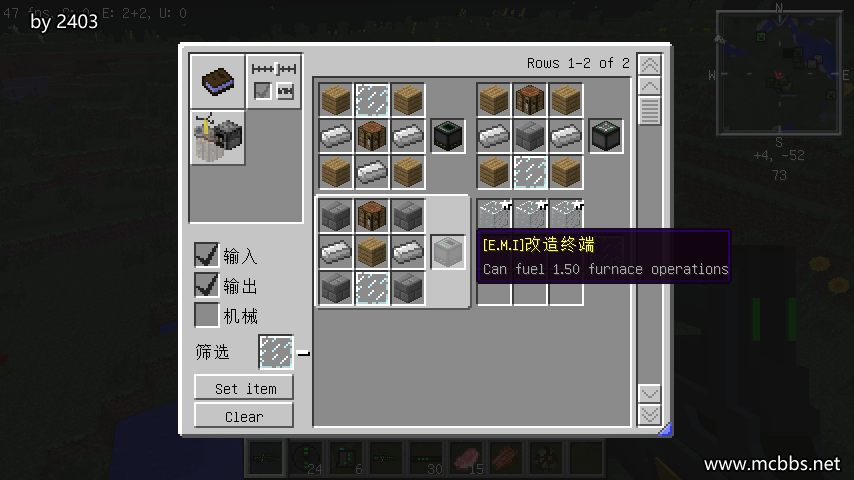Open the book tab
Image resolution: width=854 pixels, height=480 pixels.
click(217, 81)
